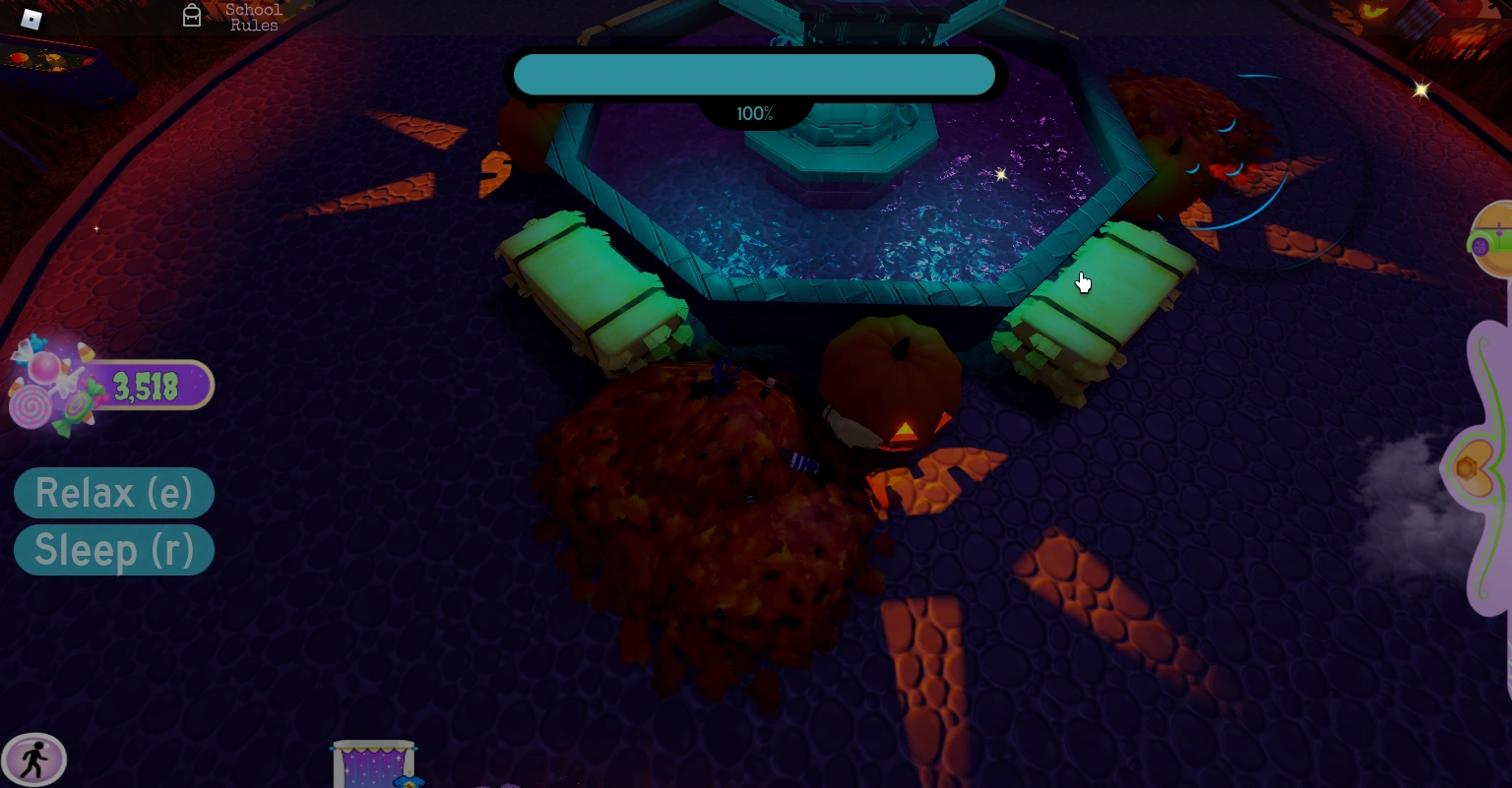
Task: Select the candy counter icon
Action: click(147, 387)
